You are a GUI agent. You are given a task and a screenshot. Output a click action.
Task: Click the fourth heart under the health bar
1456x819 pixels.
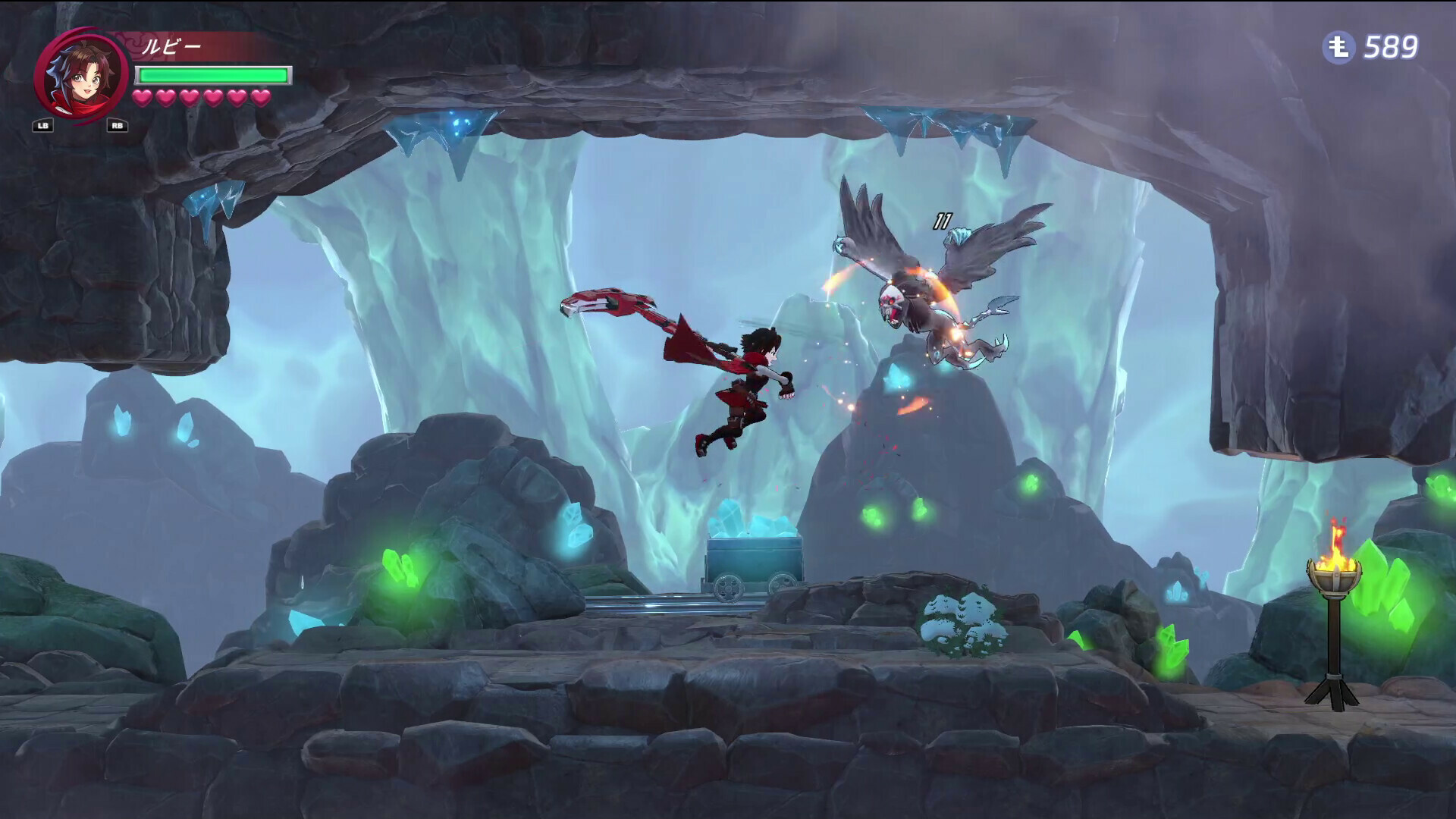(214, 98)
